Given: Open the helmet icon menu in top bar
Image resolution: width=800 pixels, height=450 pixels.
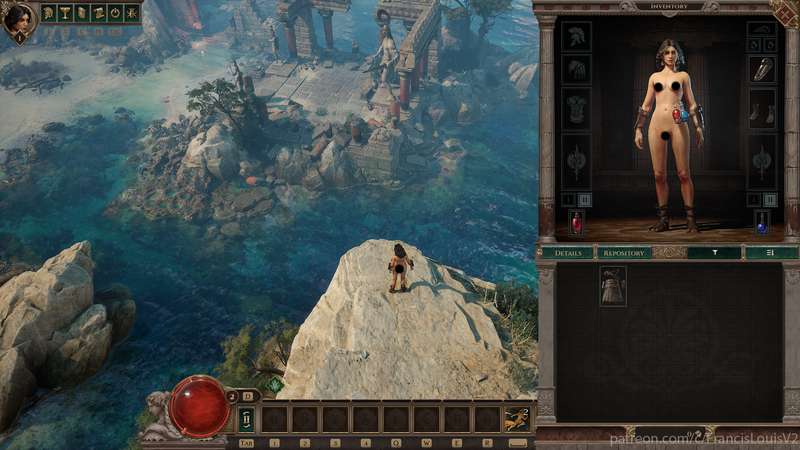Looking at the screenshot, I should pos(48,14).
